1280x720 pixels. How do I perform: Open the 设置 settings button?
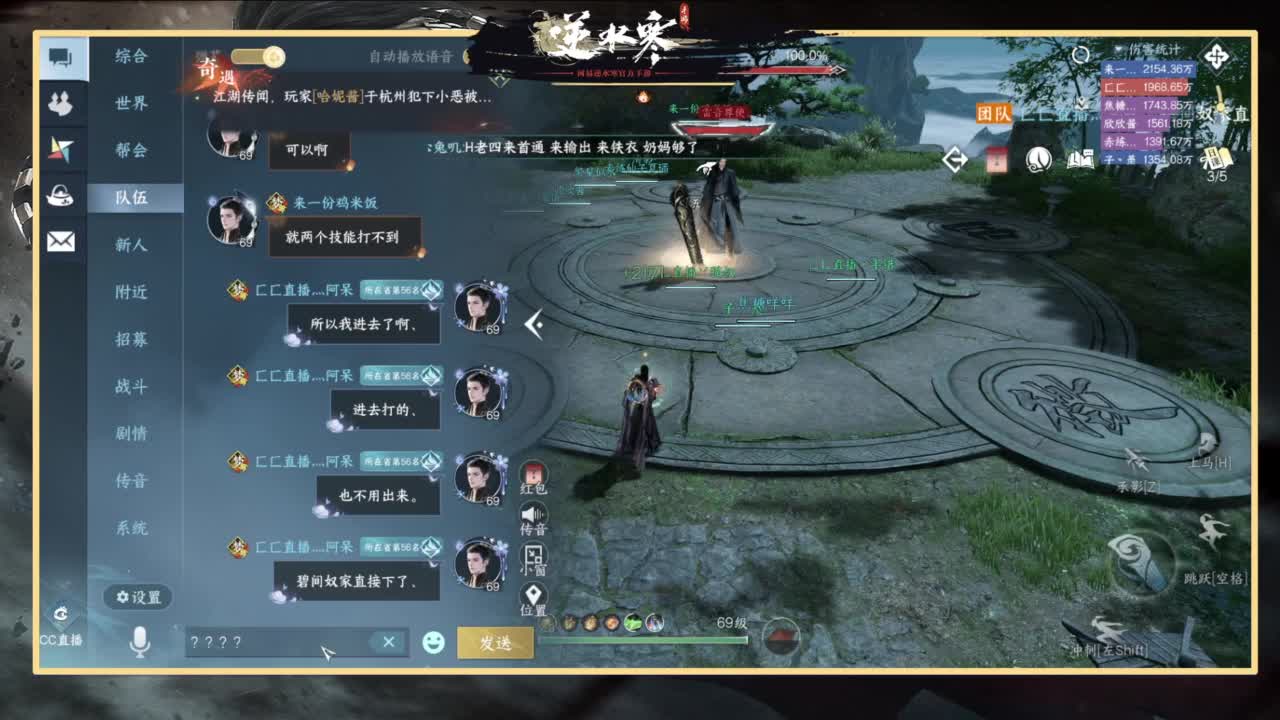pos(137,597)
